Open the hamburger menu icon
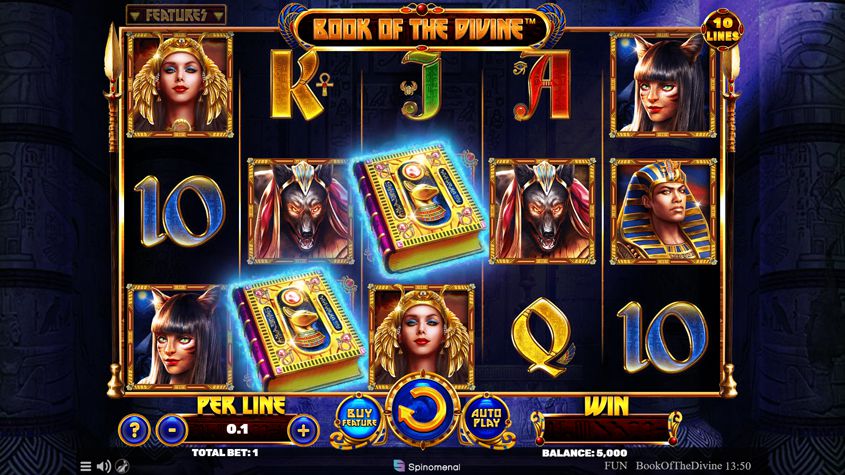The height and width of the screenshot is (475, 845). coord(86,466)
